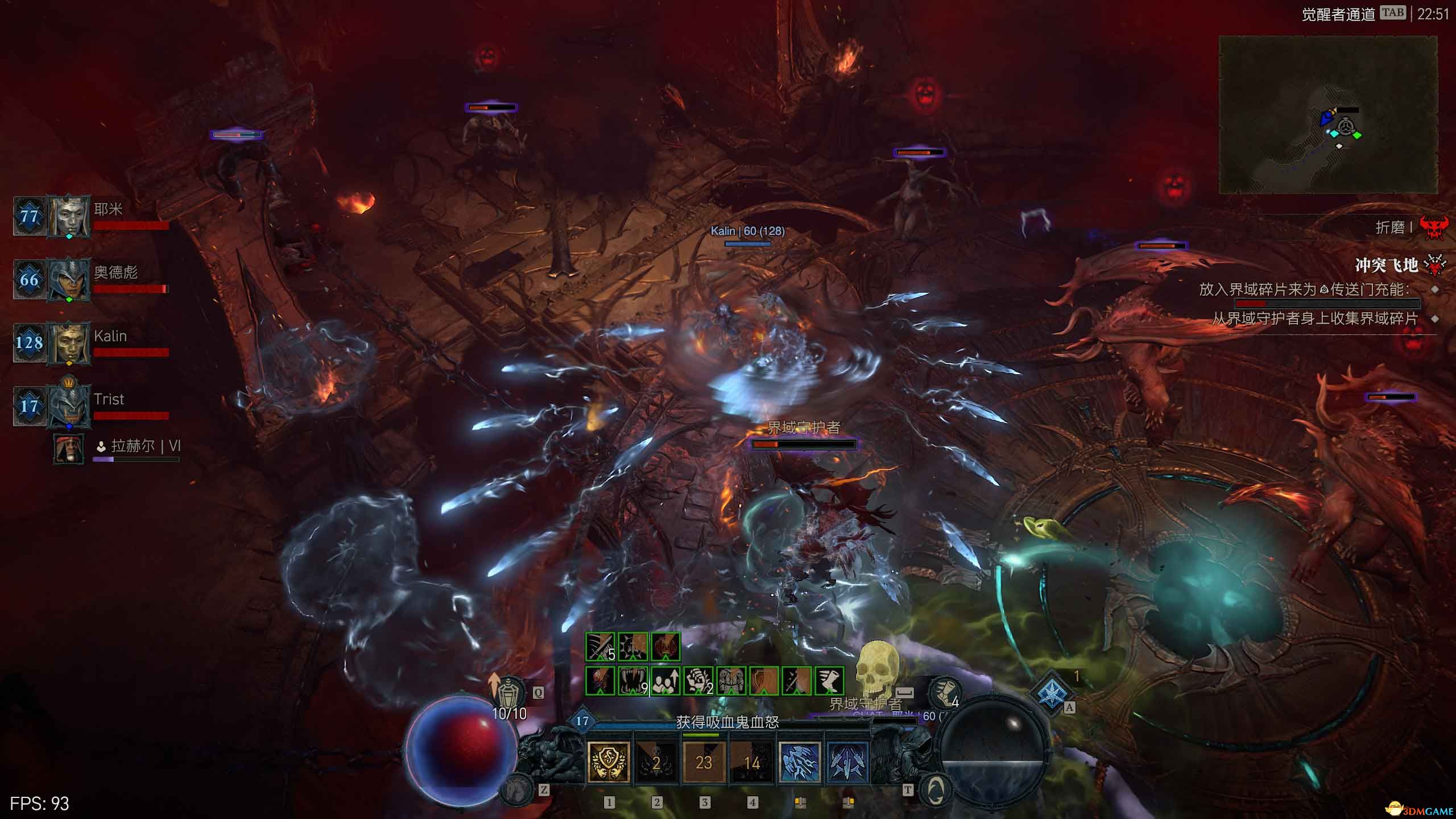The width and height of the screenshot is (1456, 819).
Task: Activate the blue snowflake crystal ability
Action: (x=1052, y=693)
